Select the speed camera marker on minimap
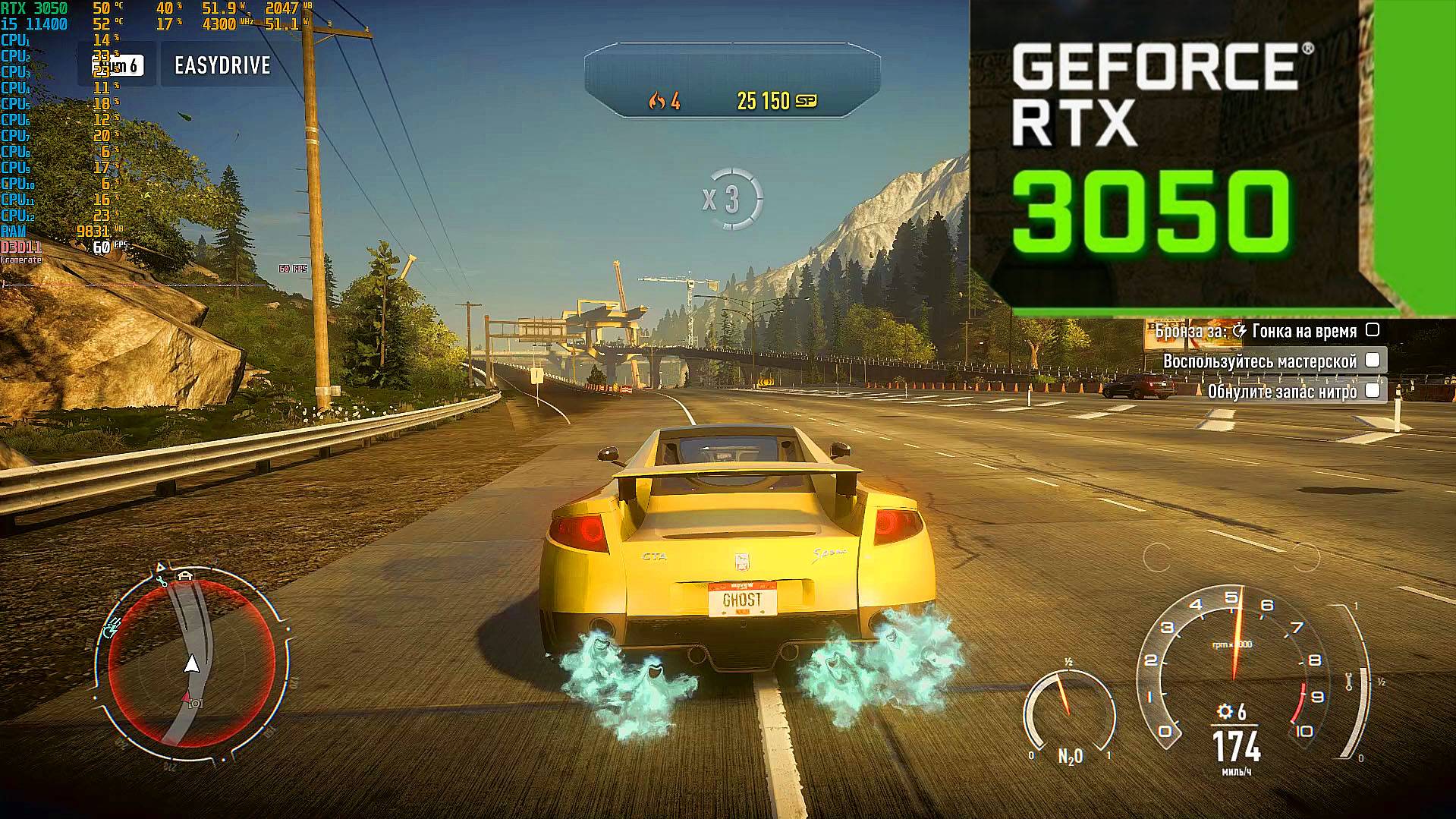The image size is (1456, 819). (x=195, y=704)
